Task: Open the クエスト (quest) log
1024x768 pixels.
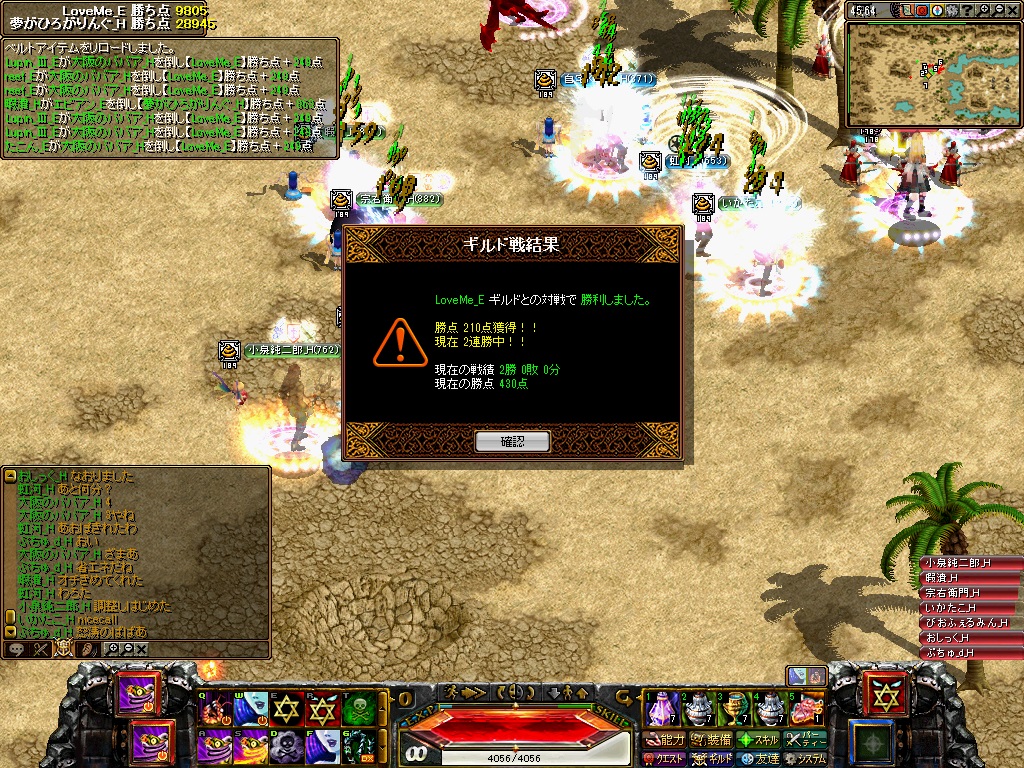Action: pyautogui.click(x=664, y=759)
